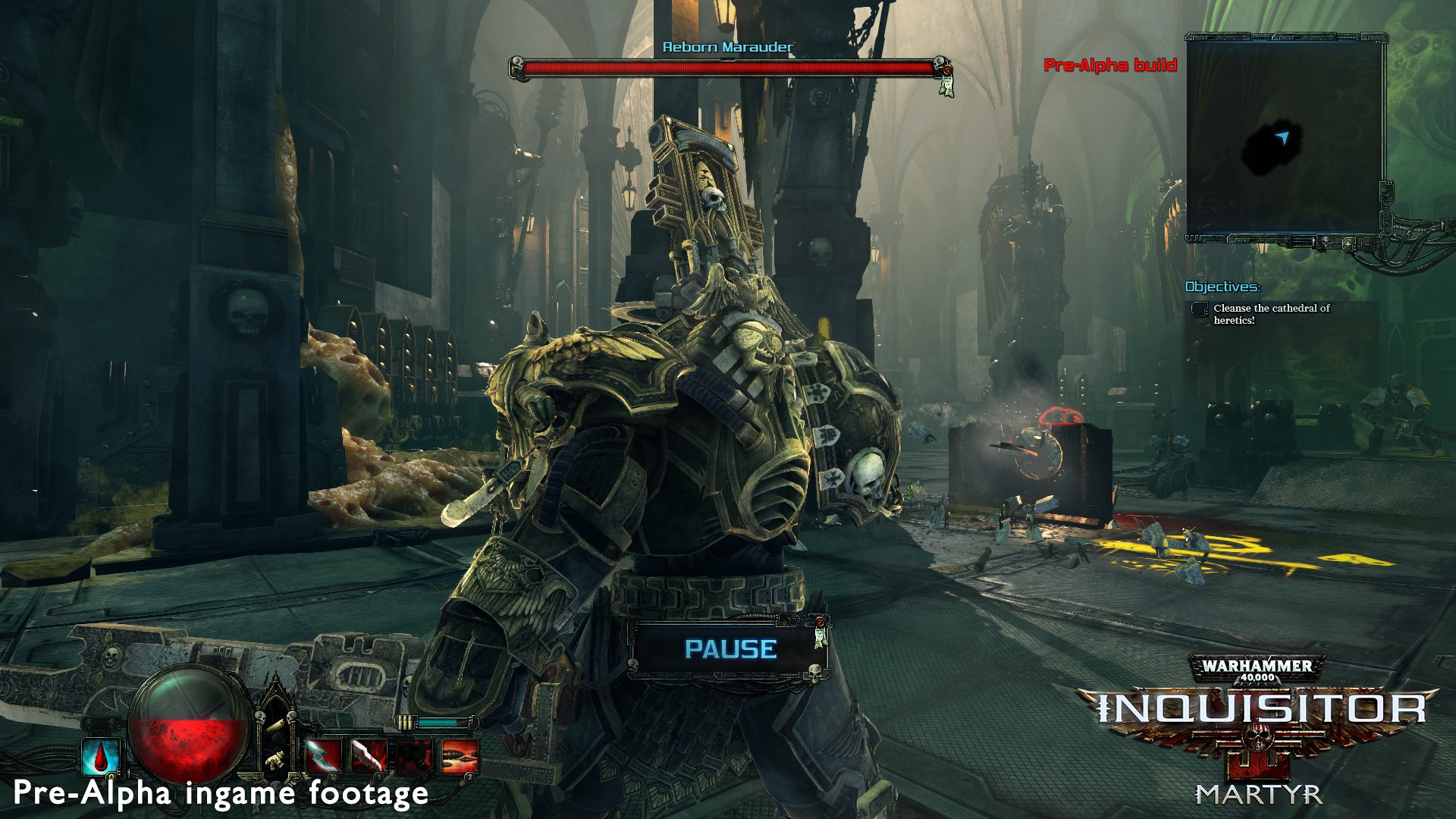Use the blood drop healing item
Screen dimensions: 1456x819
[101, 755]
